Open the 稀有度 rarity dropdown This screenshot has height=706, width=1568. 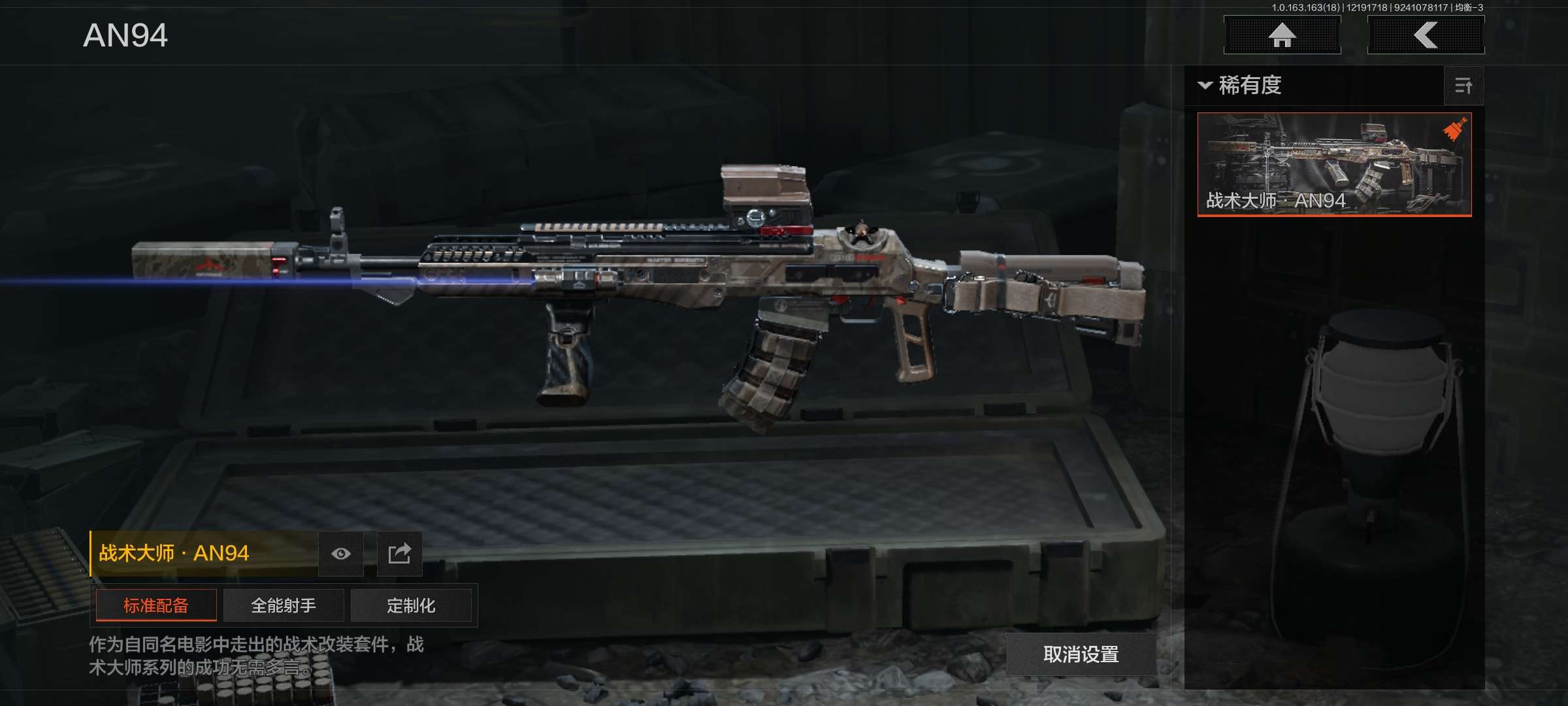[x=1240, y=86]
